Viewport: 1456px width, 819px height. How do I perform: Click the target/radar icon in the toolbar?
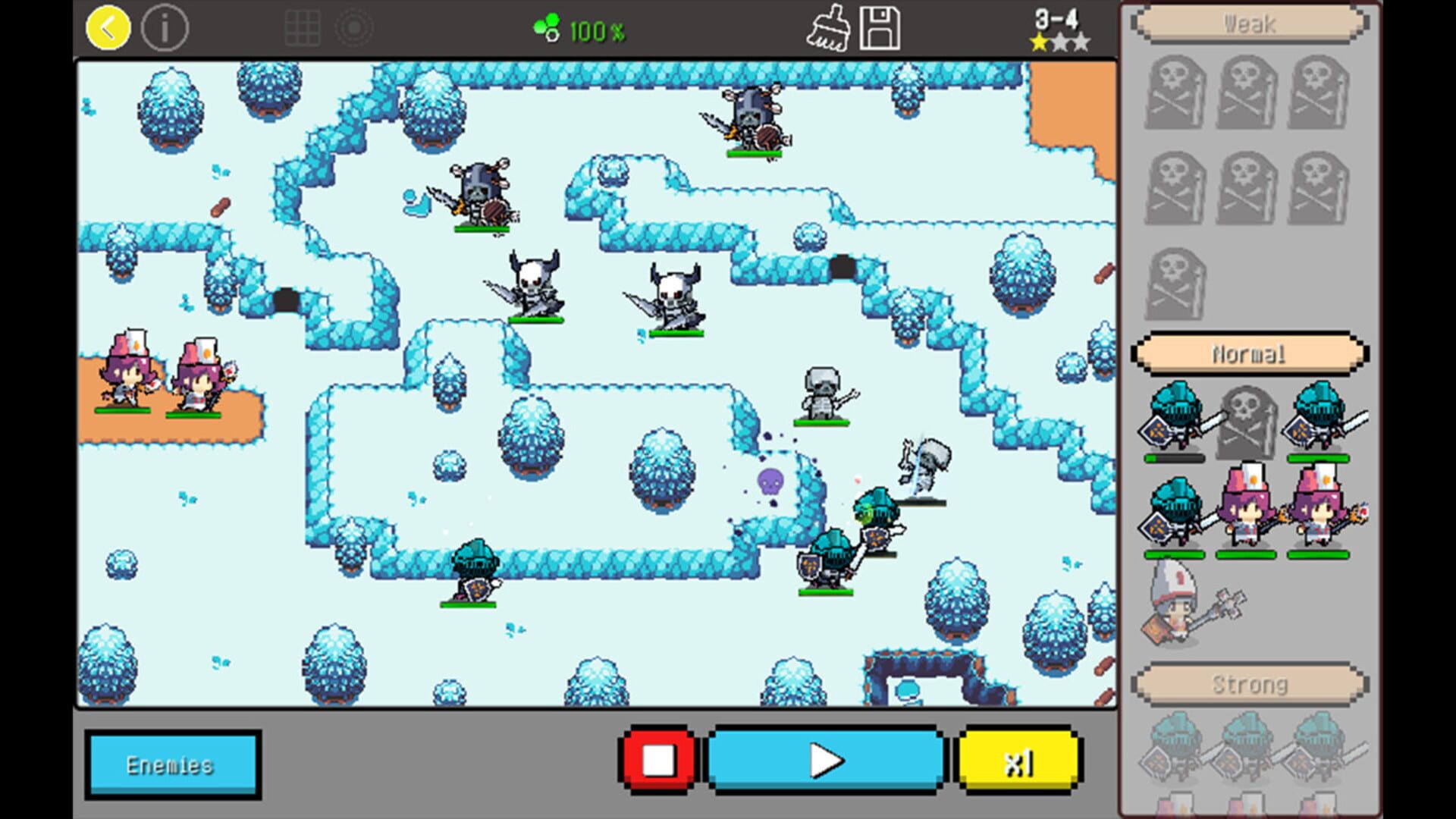(353, 27)
